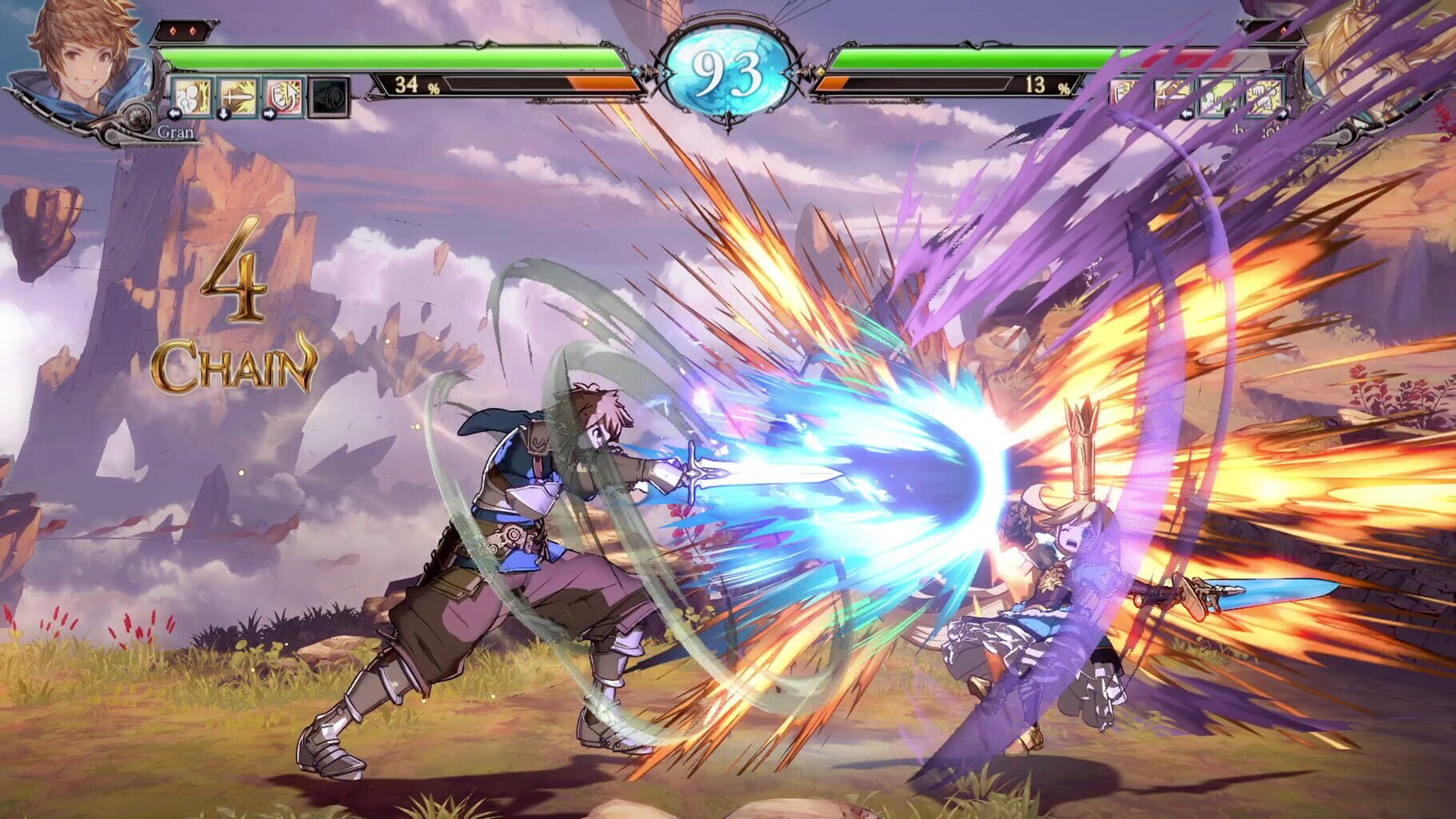Click the sword slash skill icon on Gran's bar

coord(238,96)
